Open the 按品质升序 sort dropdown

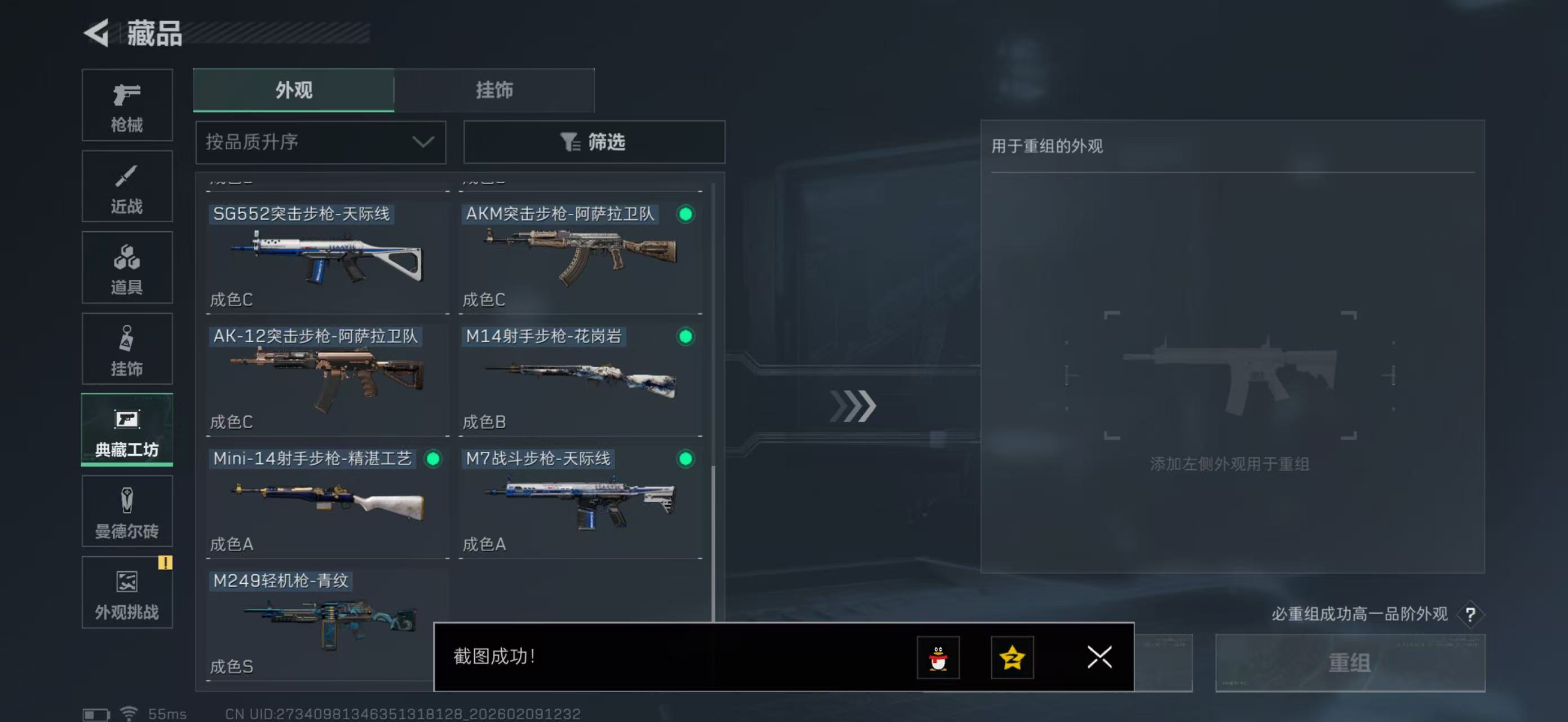pyautogui.click(x=320, y=142)
